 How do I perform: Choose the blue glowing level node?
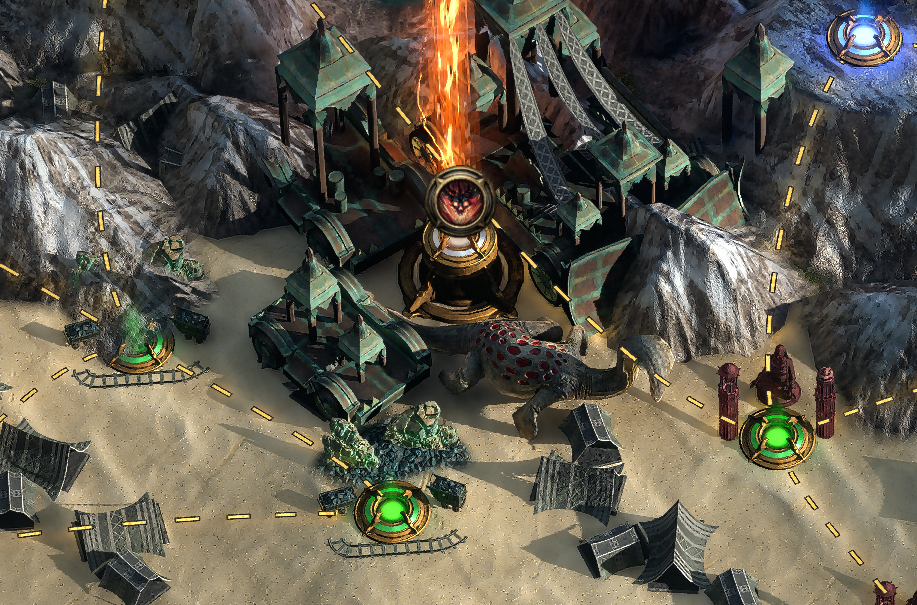(862, 37)
